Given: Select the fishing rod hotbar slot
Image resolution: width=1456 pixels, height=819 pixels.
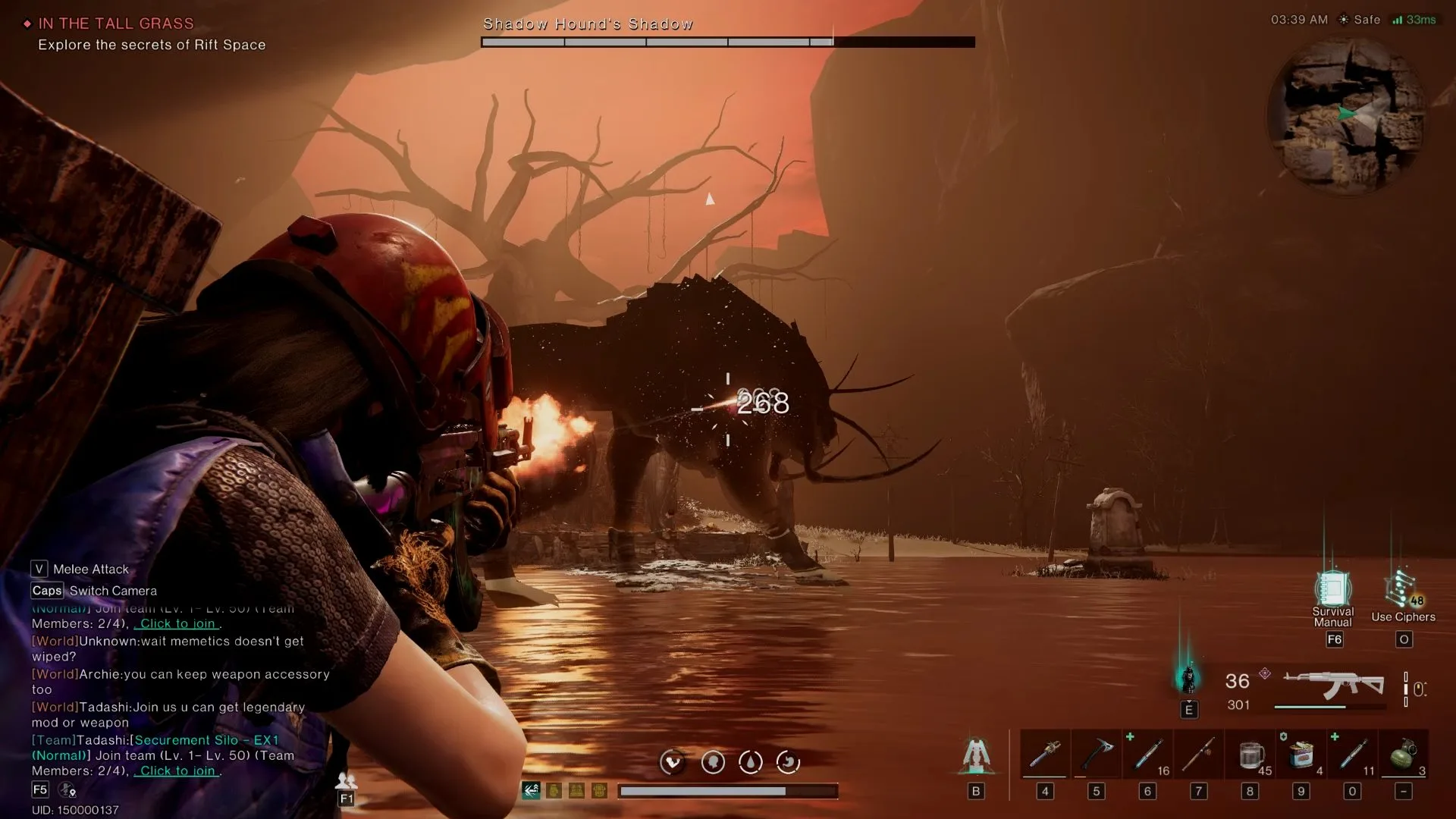Looking at the screenshot, I should click(x=1199, y=754).
